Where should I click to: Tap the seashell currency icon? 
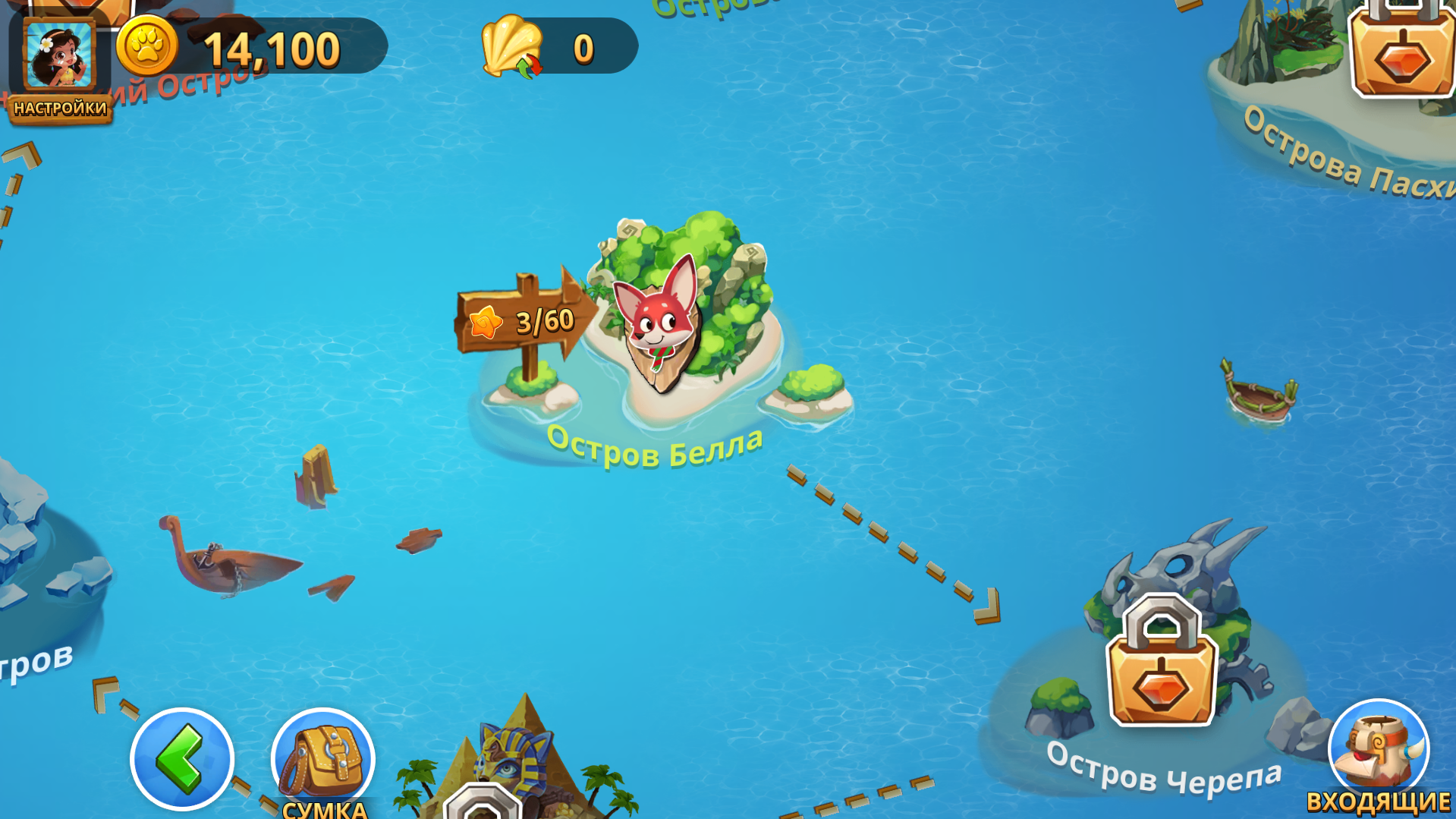point(510,44)
